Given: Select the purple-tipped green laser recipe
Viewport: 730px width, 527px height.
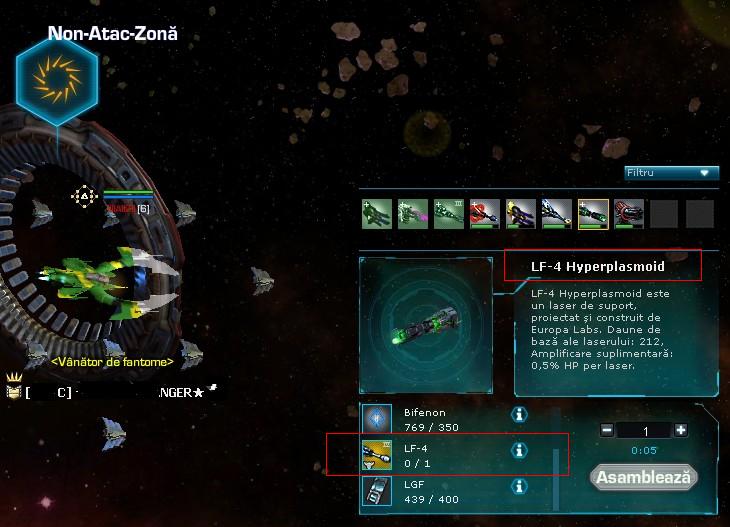Looking at the screenshot, I should point(413,214).
